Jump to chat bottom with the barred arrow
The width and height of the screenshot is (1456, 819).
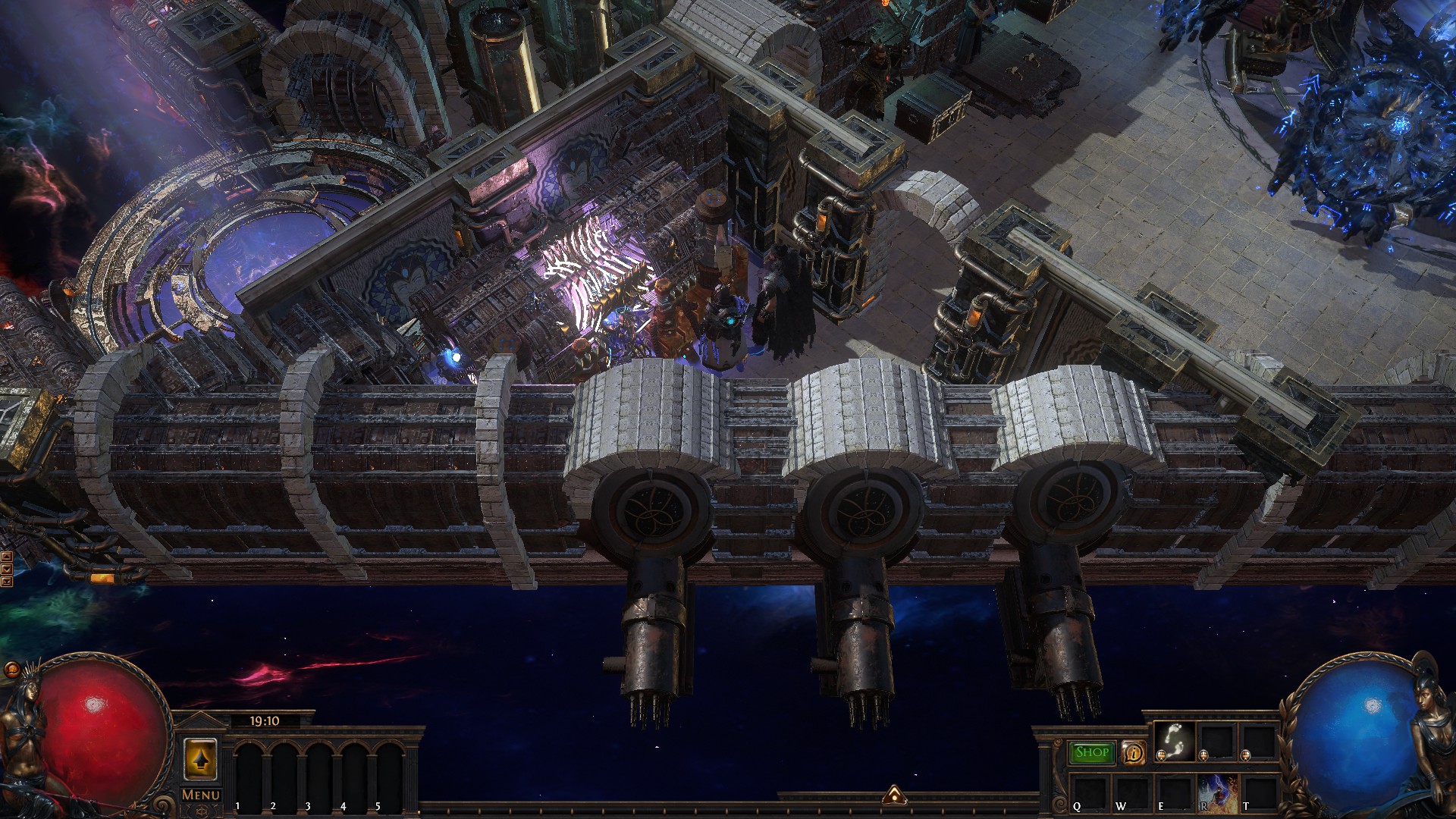tap(6, 582)
